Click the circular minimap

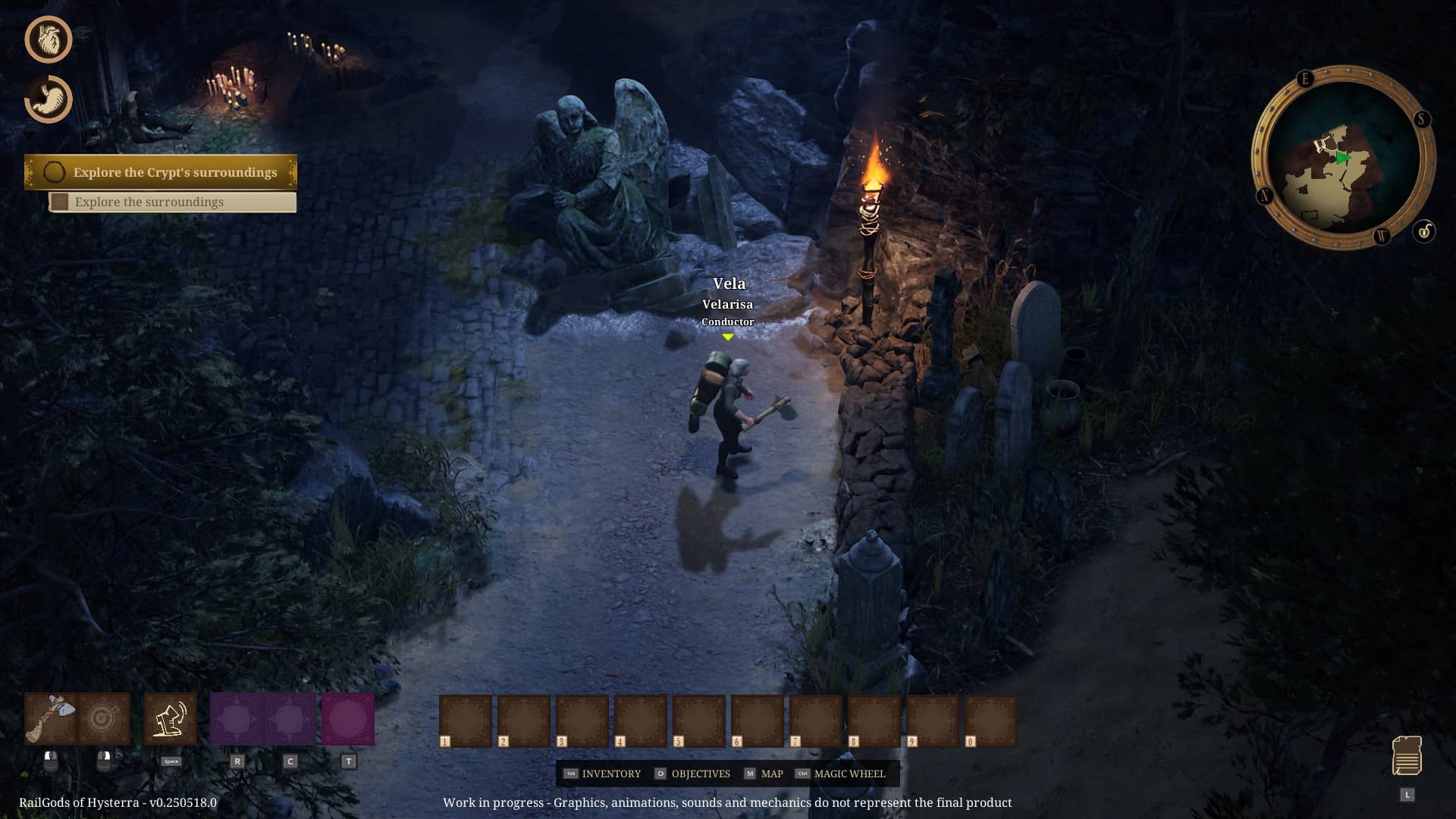pos(1342,158)
